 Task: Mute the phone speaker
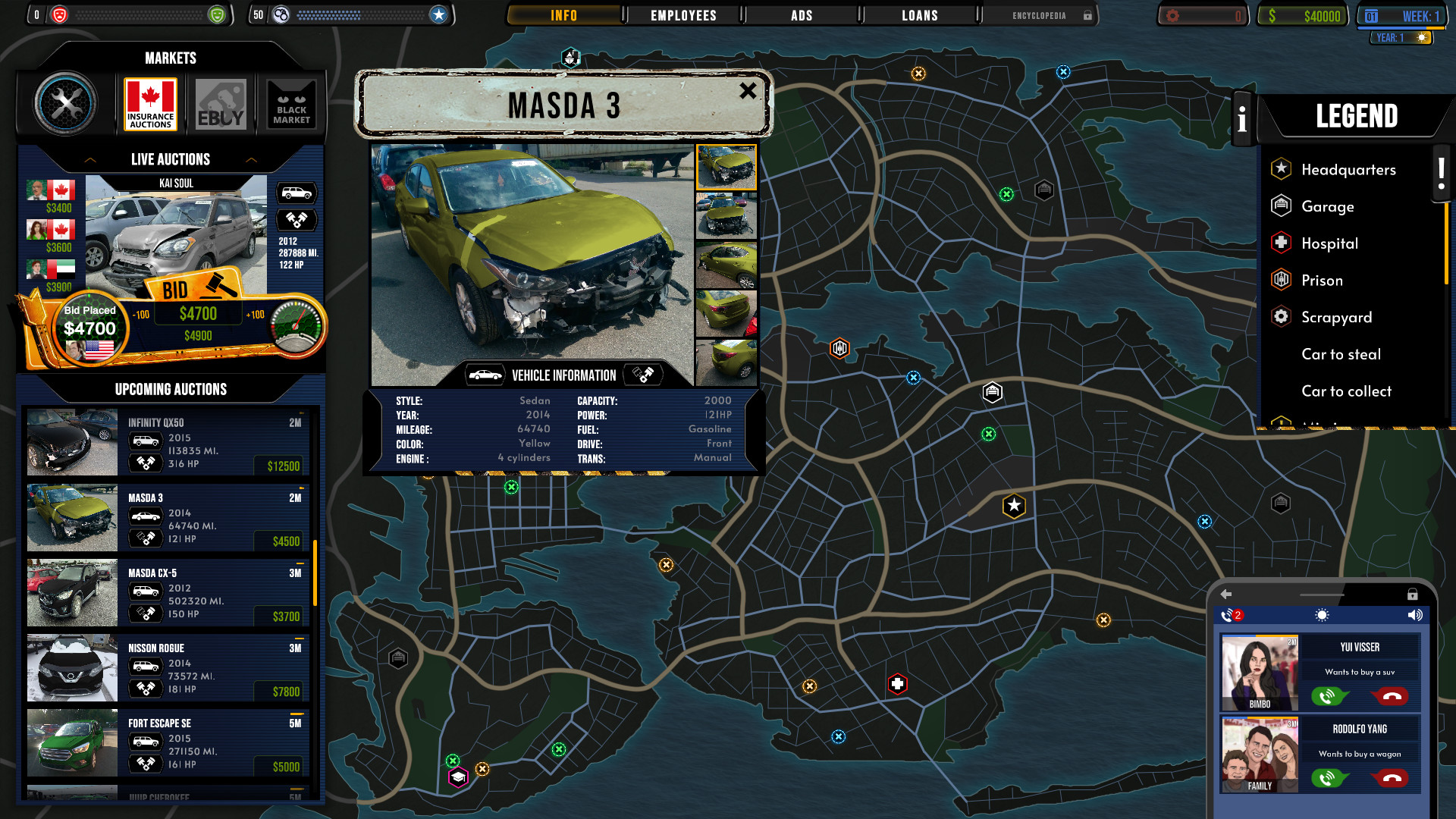click(1415, 614)
